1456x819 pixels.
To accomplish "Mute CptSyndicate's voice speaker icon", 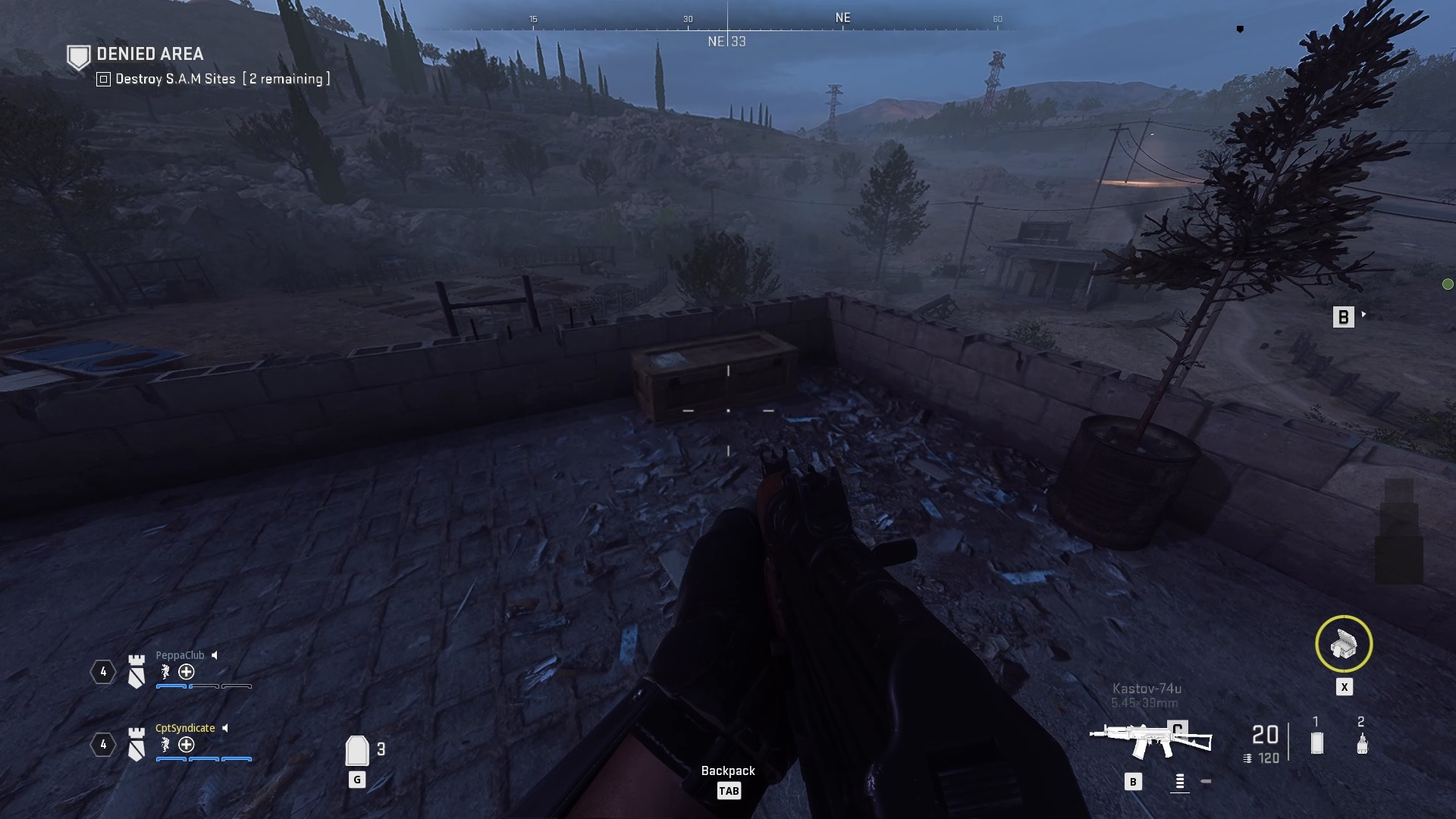I will (226, 727).
